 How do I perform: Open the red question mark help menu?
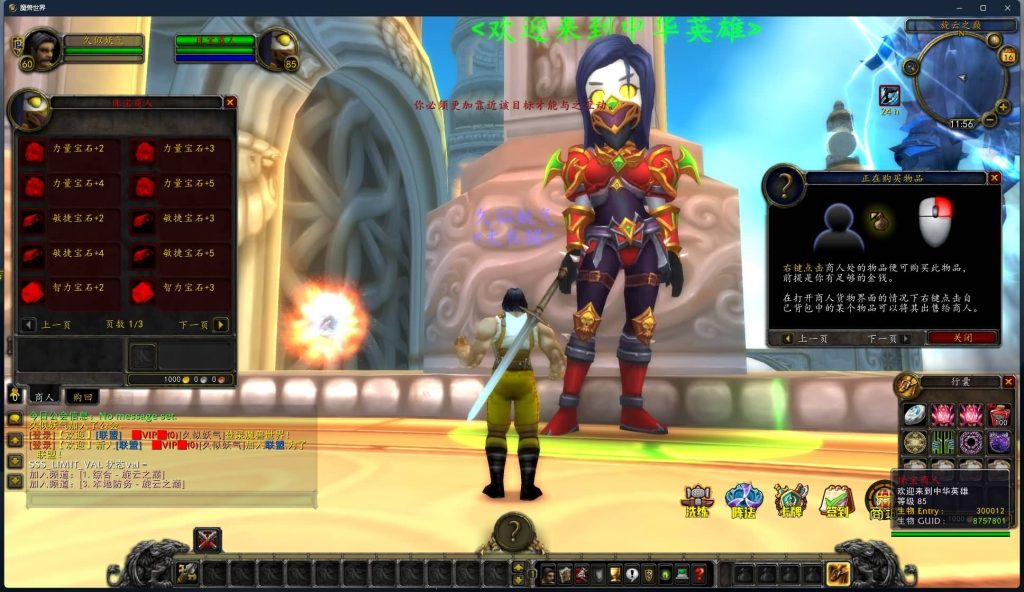[699, 574]
